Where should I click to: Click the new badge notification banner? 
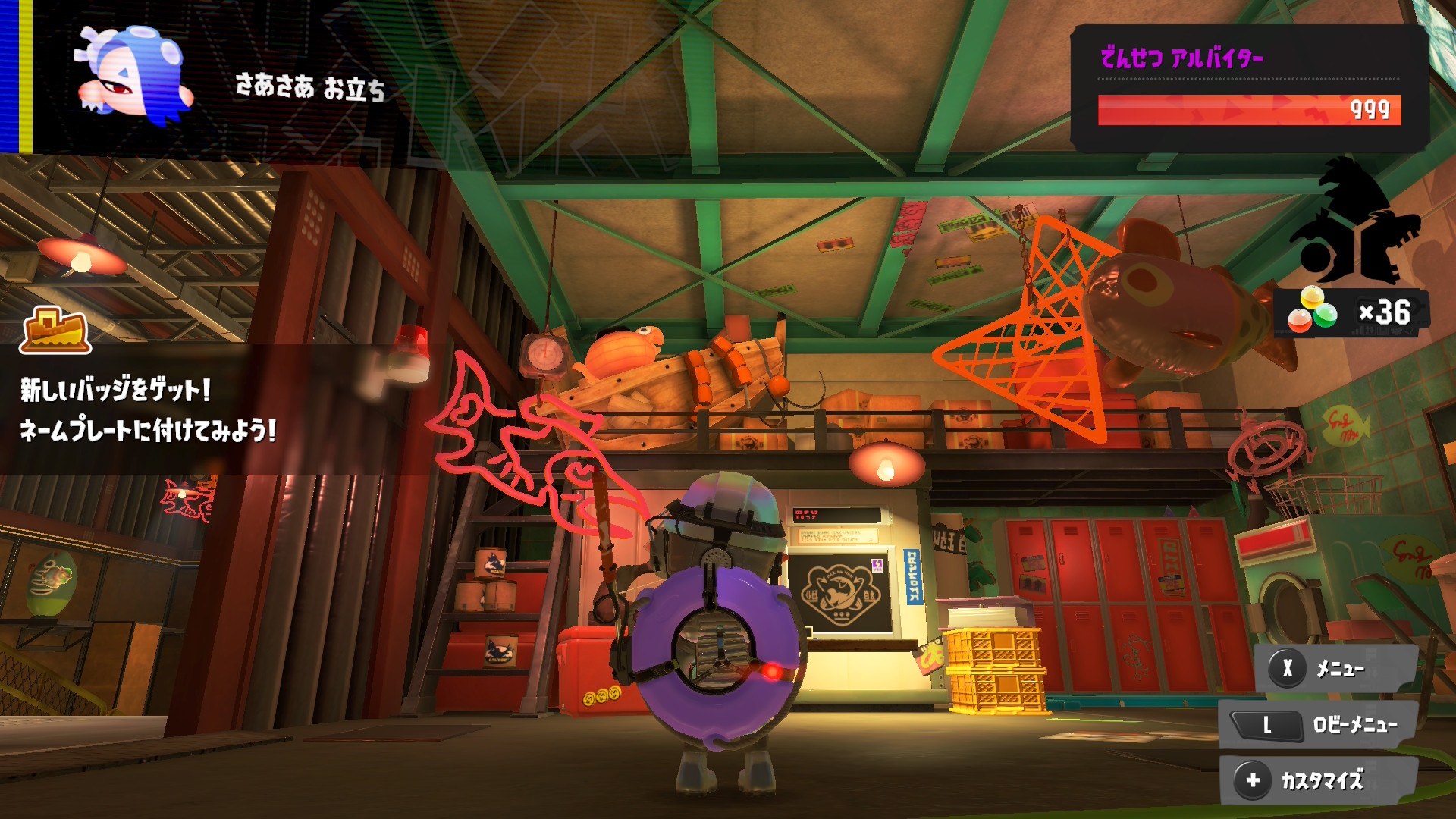coord(148,409)
